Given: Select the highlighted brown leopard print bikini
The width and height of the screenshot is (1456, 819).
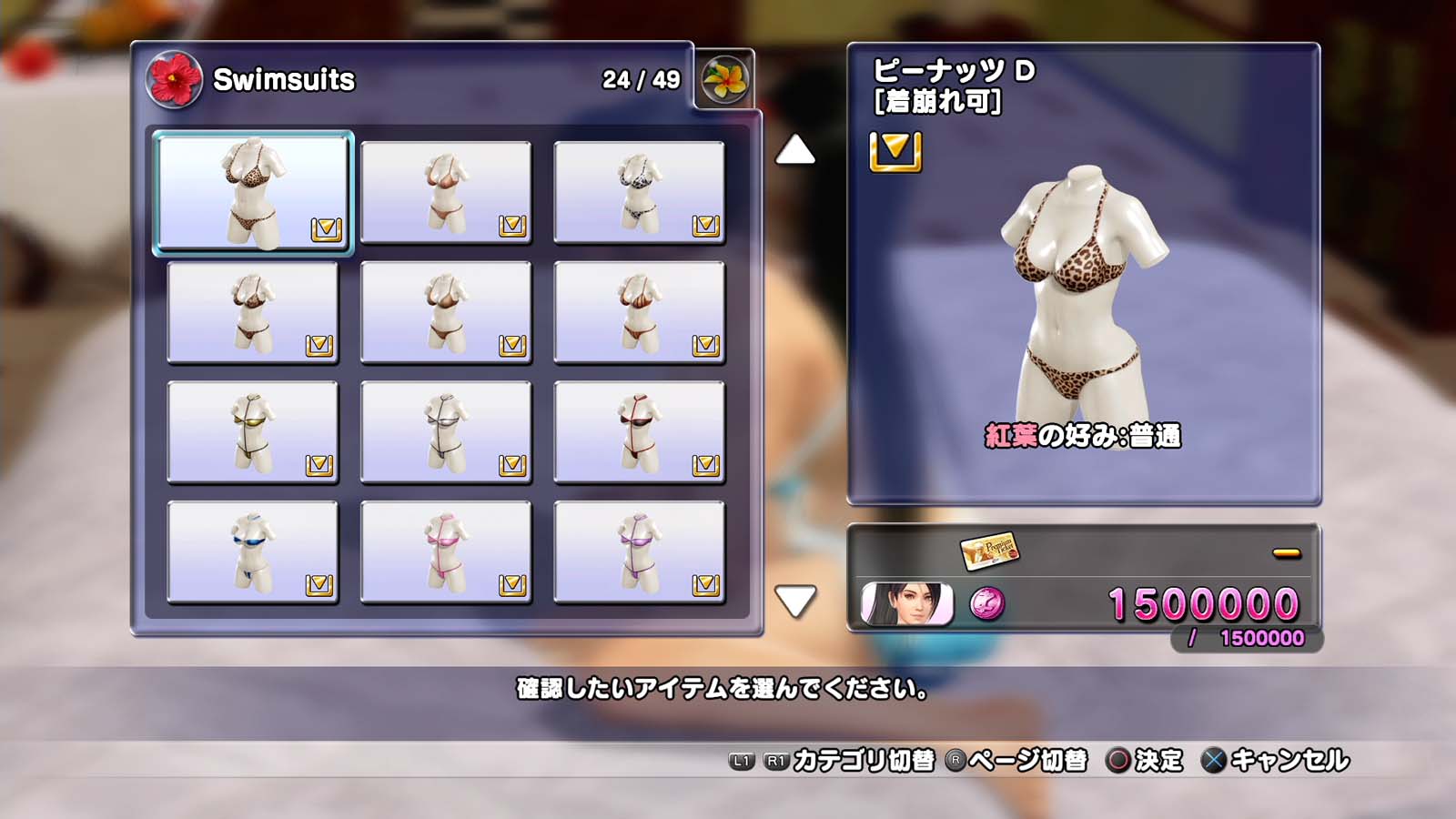Looking at the screenshot, I should click(253, 192).
